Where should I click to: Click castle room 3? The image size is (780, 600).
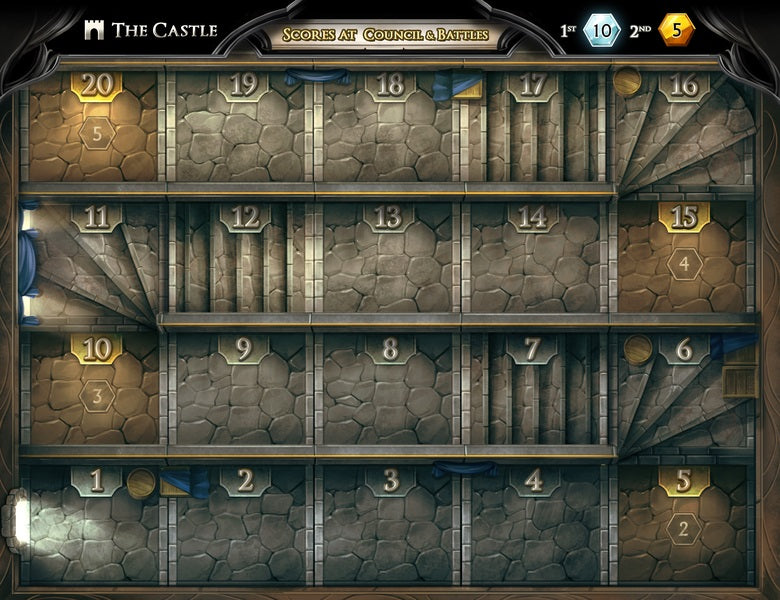389,525
